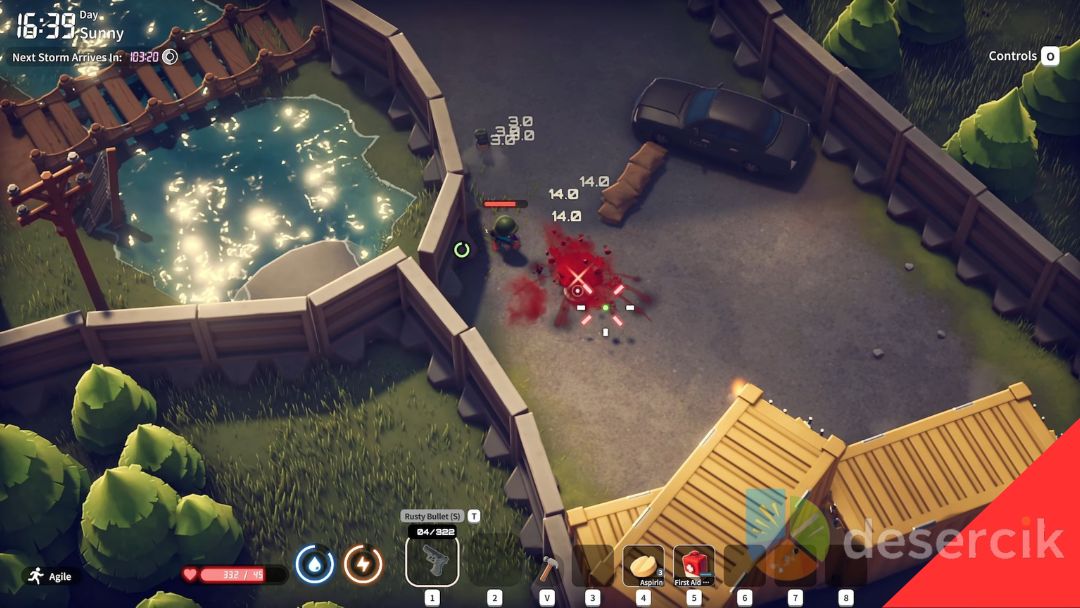Screen dimensions: 1080x608
Task: Click the water droplet thirst icon
Action: [x=315, y=564]
